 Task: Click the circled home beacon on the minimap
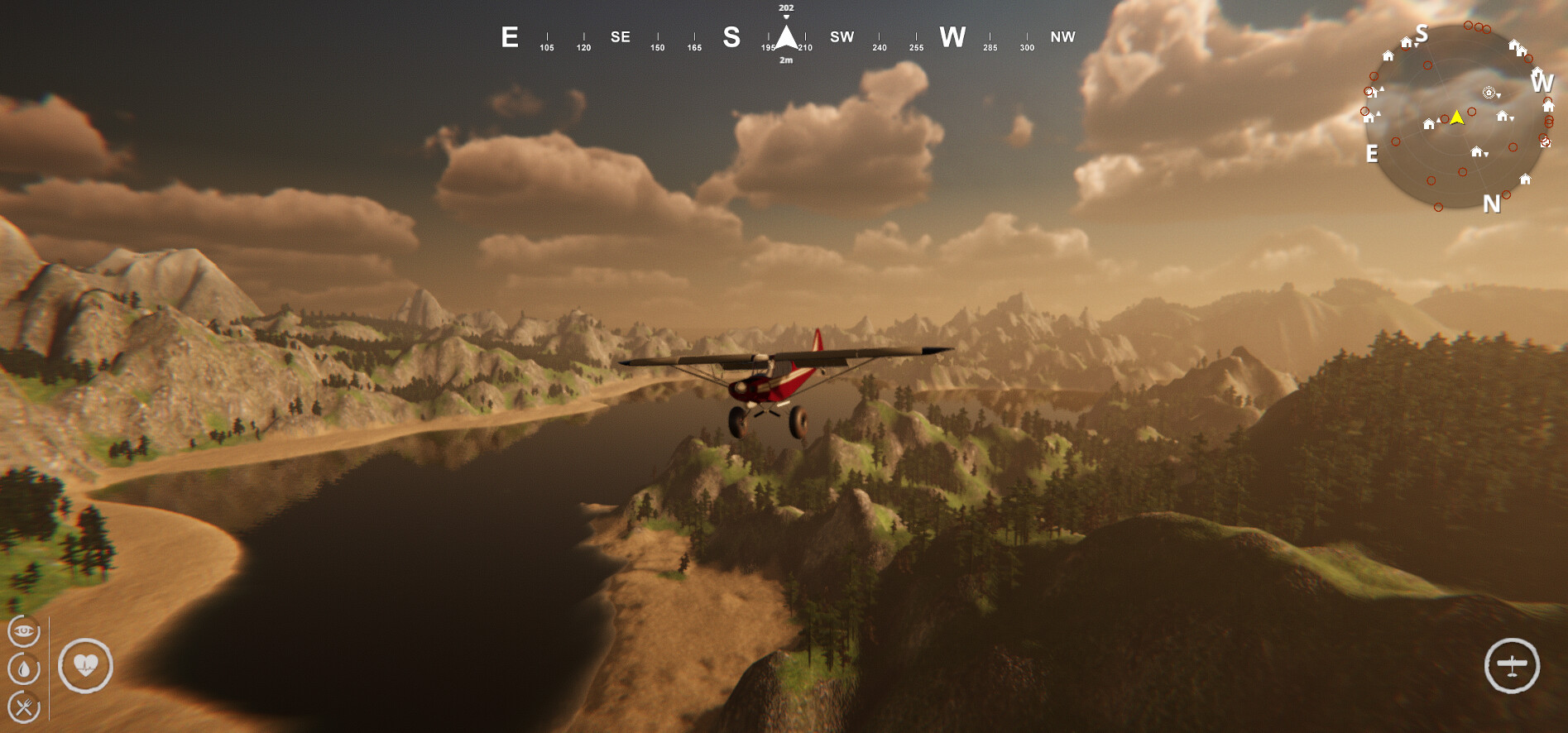pyautogui.click(x=1489, y=93)
